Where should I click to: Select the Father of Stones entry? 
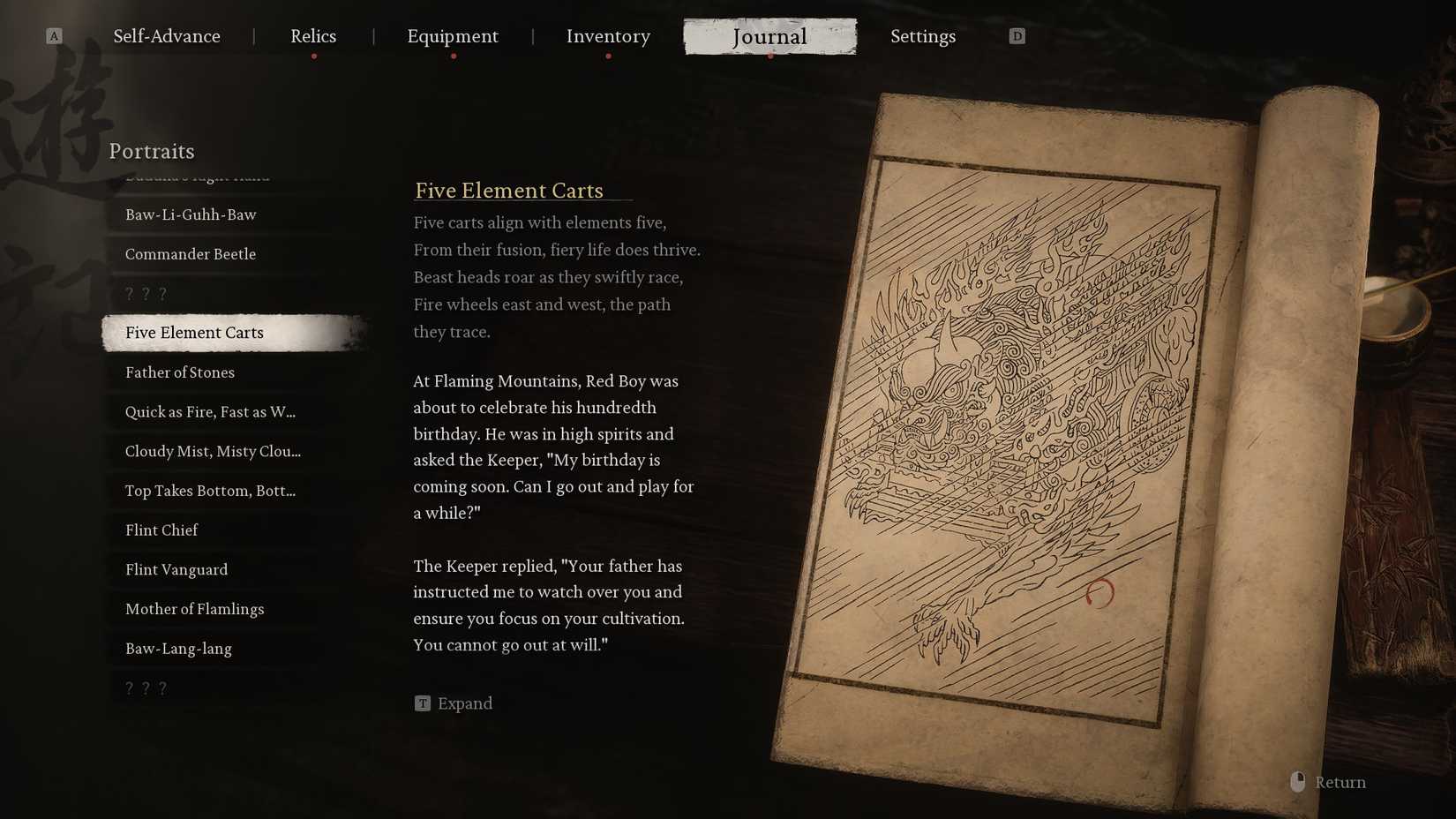(179, 372)
